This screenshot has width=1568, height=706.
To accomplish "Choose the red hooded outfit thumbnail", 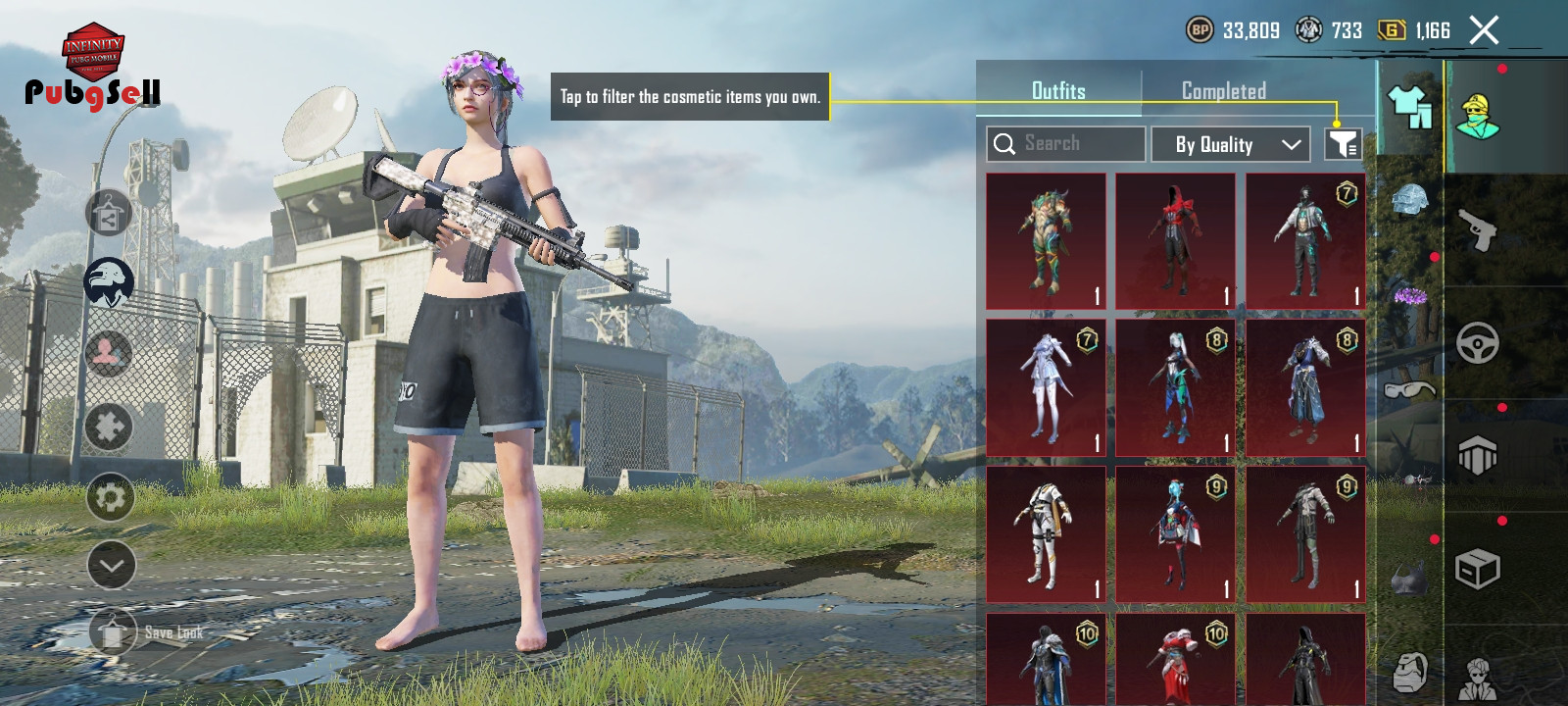I will [1175, 241].
